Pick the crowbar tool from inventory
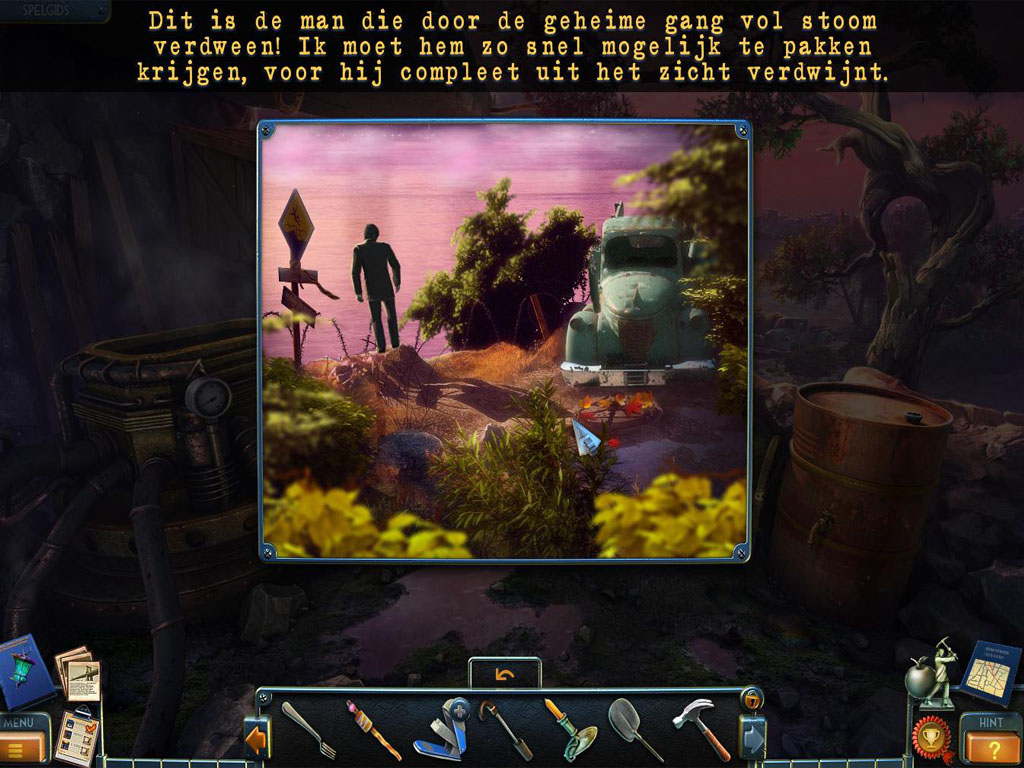This screenshot has height=768, width=1024. click(506, 729)
